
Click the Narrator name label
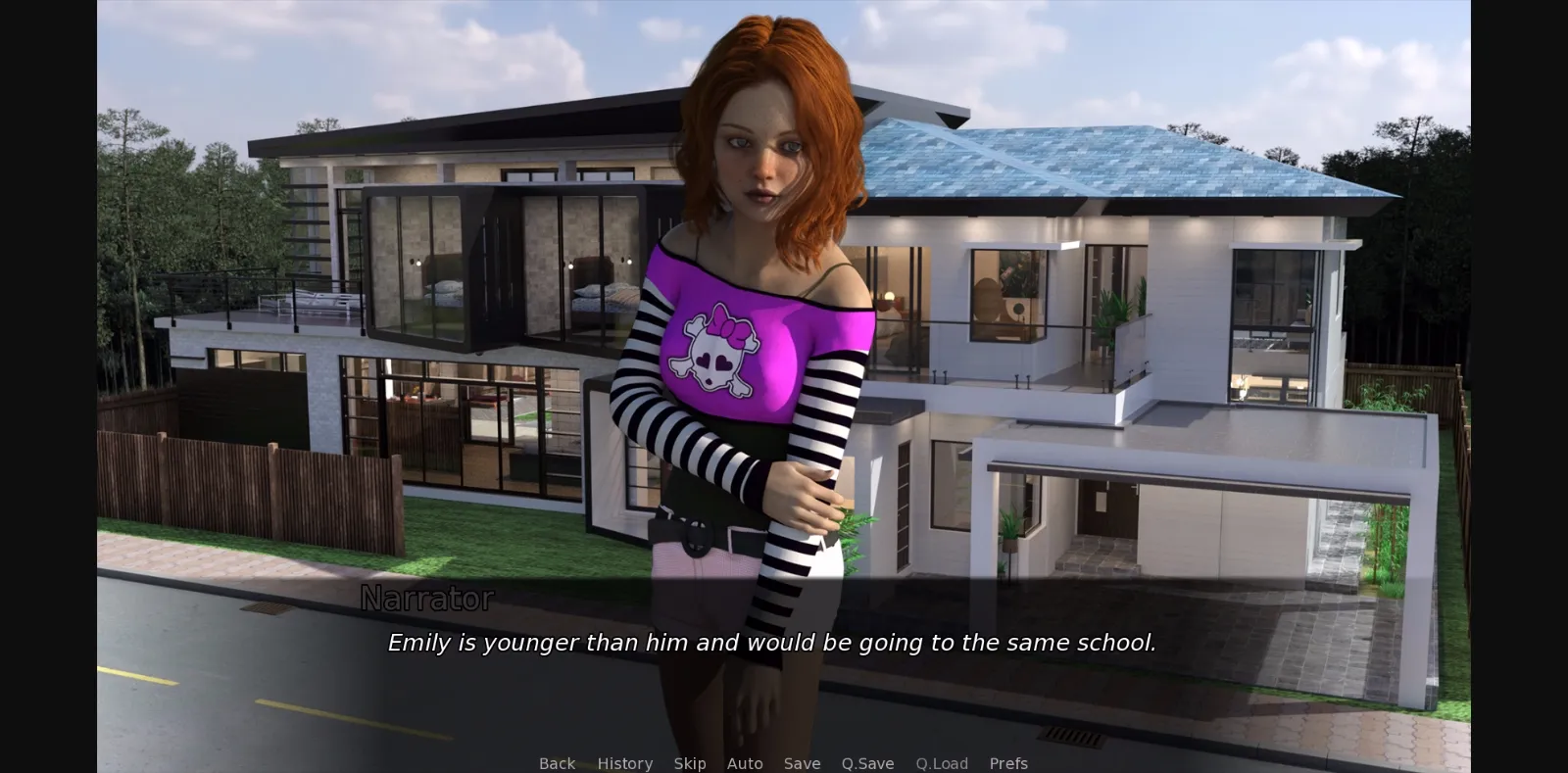pos(427,599)
